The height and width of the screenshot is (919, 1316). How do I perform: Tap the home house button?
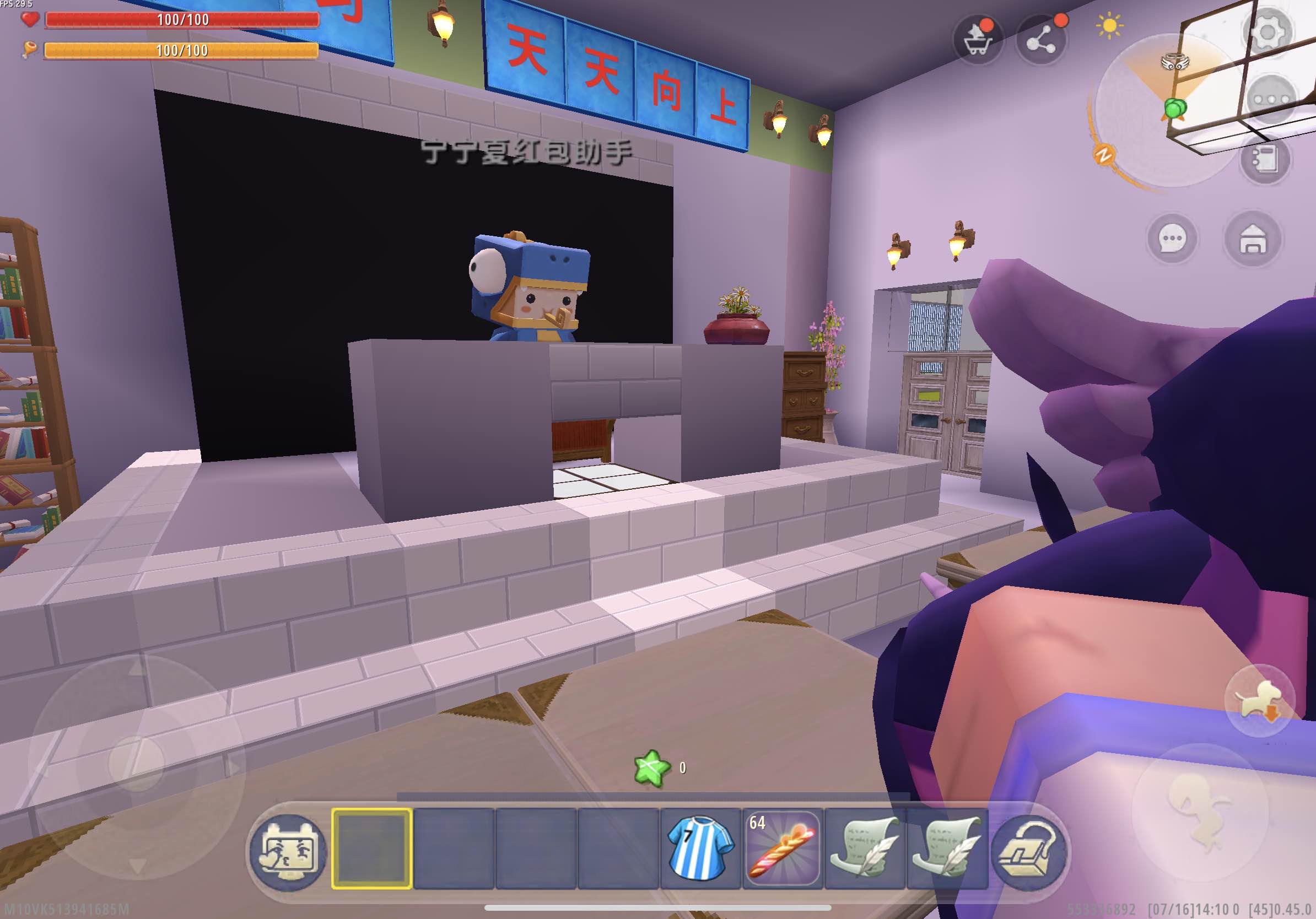tap(1253, 239)
